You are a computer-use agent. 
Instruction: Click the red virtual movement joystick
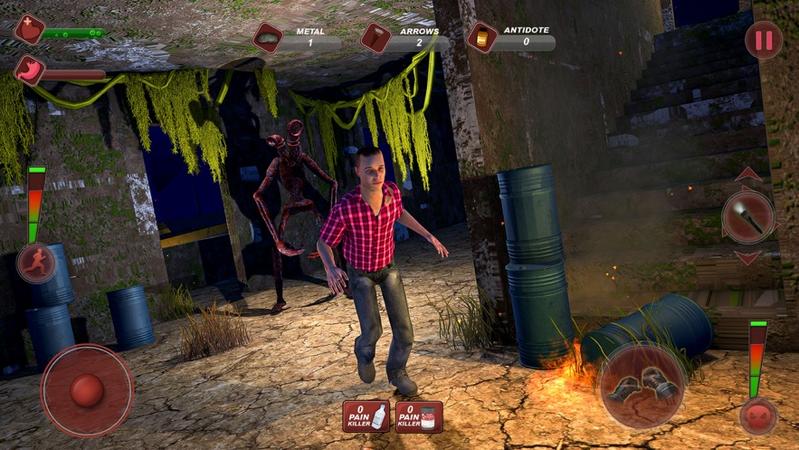(86, 390)
